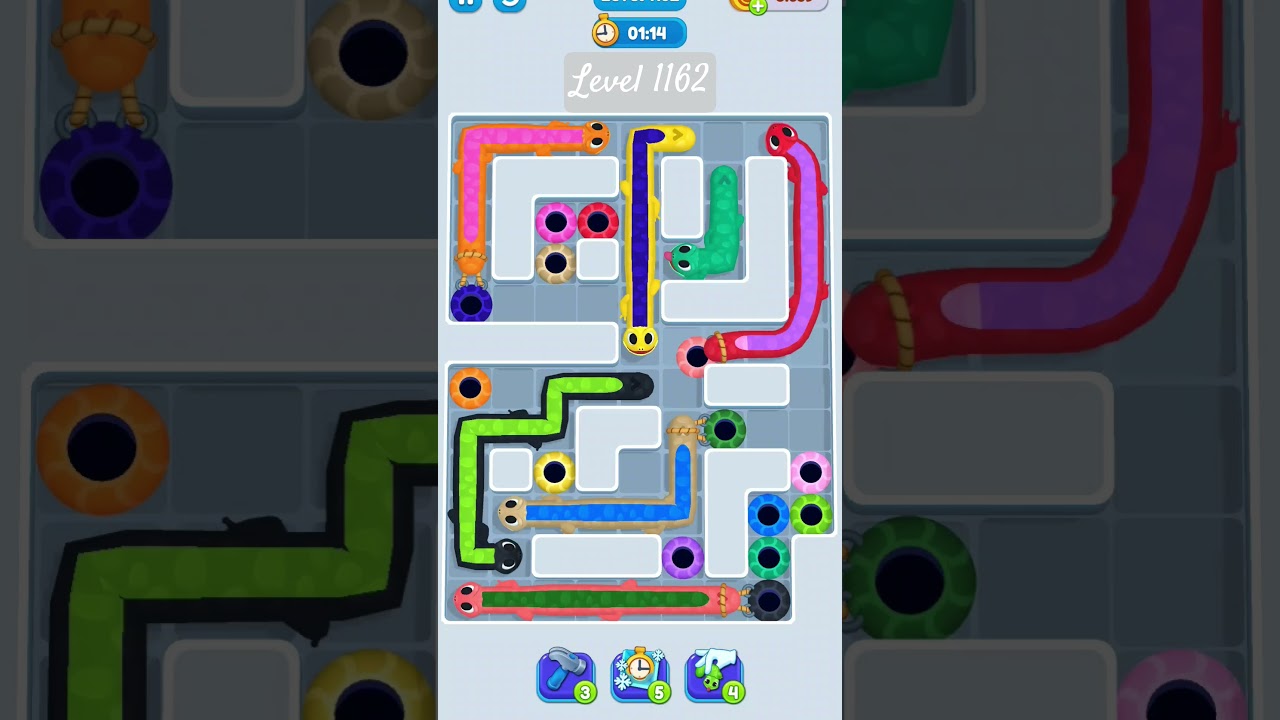Tap the level progress banner at top
Image resolution: width=1280 pixels, height=720 pixels.
tap(640, 2)
